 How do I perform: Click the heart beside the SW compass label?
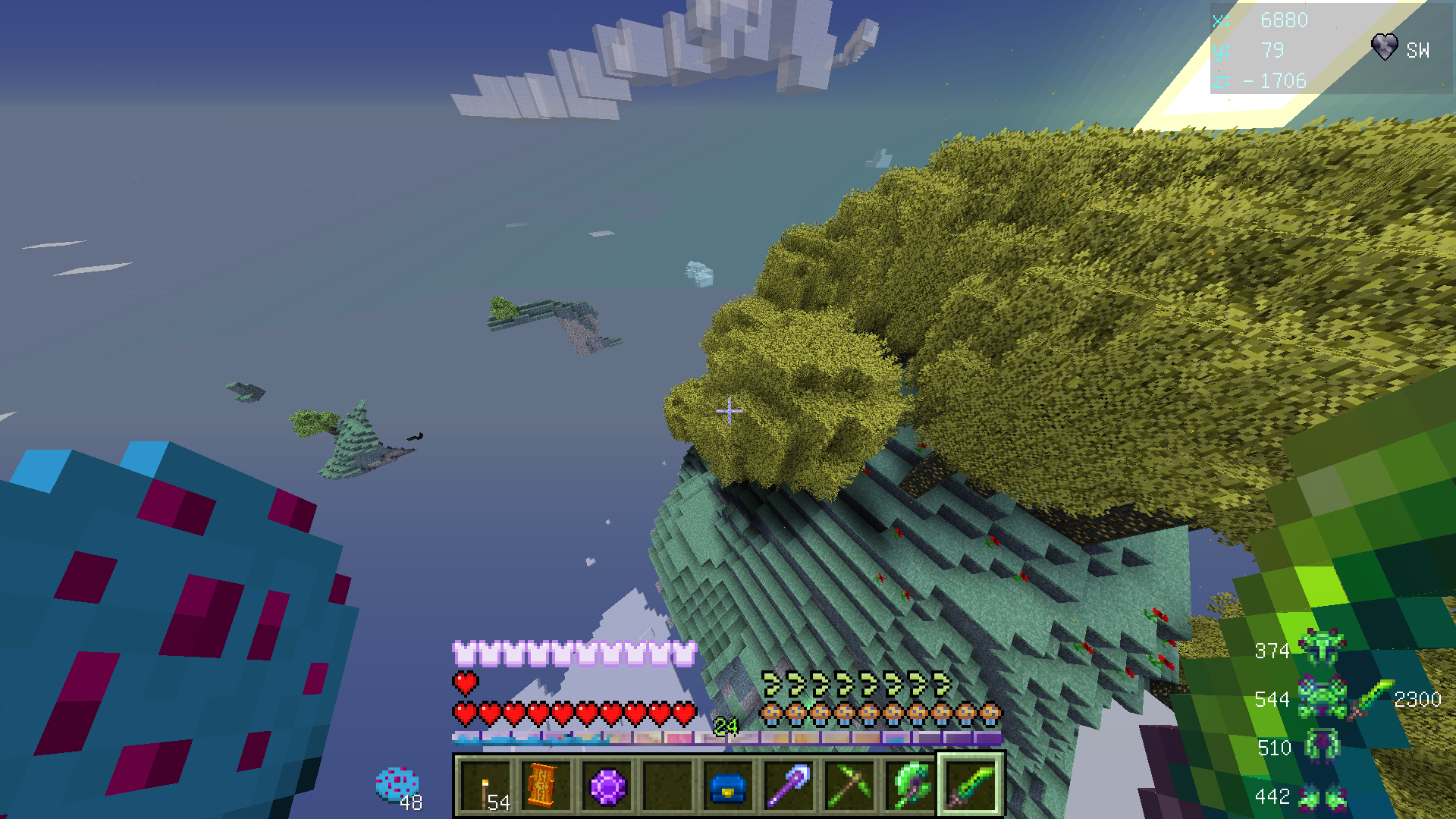point(1385,47)
